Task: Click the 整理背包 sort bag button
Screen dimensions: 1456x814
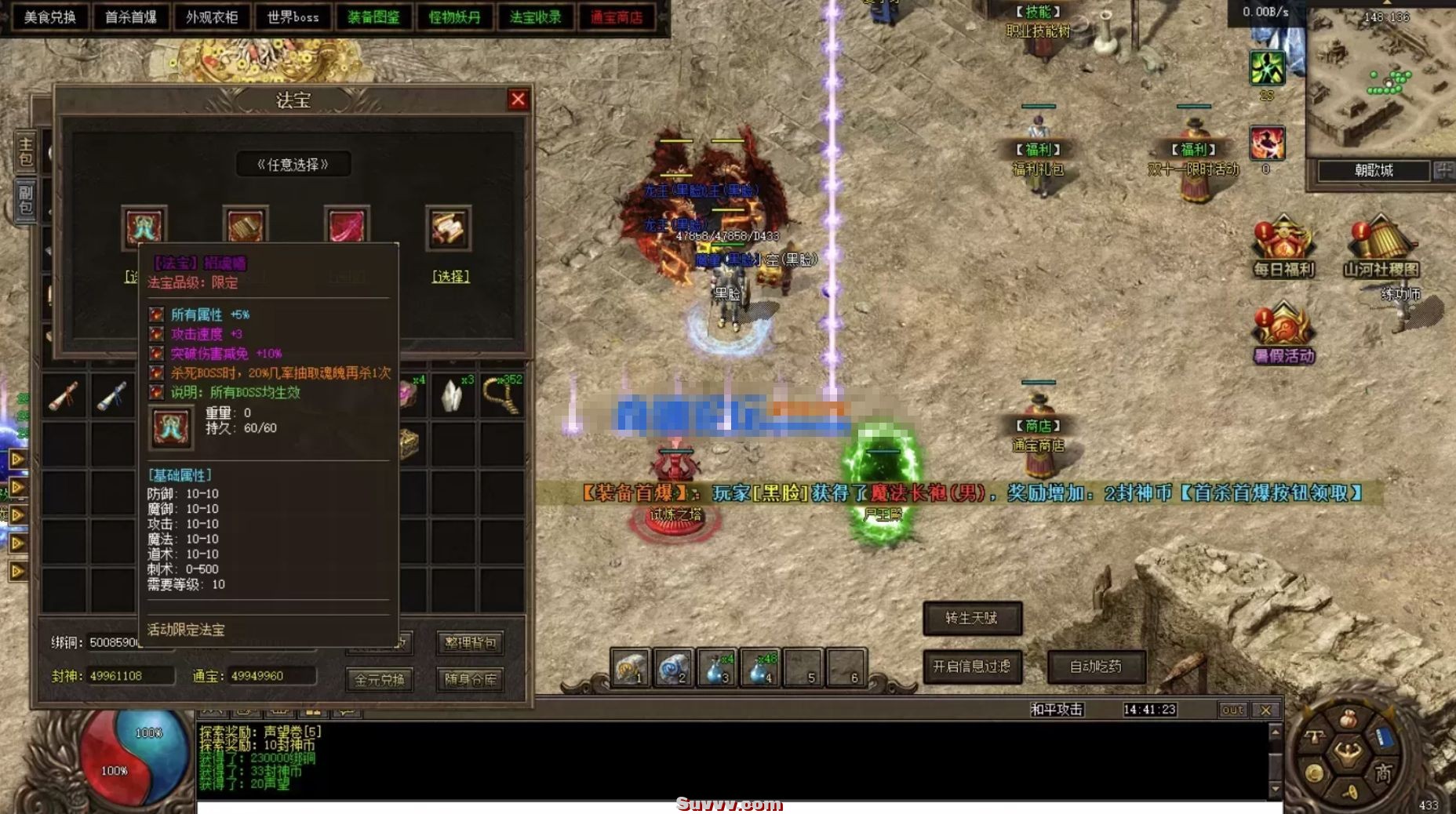Action: 470,643
